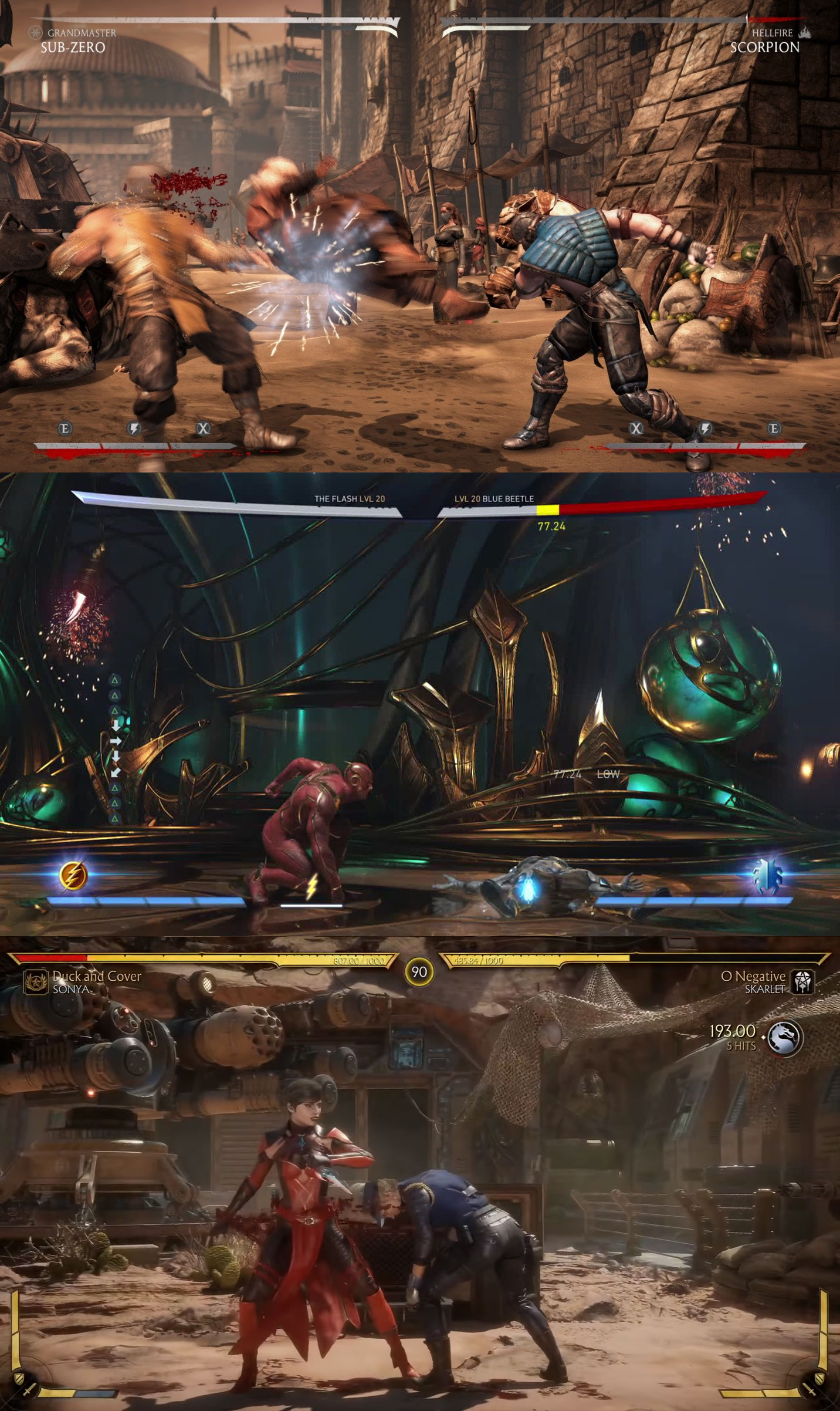840x1411 pixels.
Task: Click the lightning bolt icon on Sub-Zero's meter
Action: [133, 429]
